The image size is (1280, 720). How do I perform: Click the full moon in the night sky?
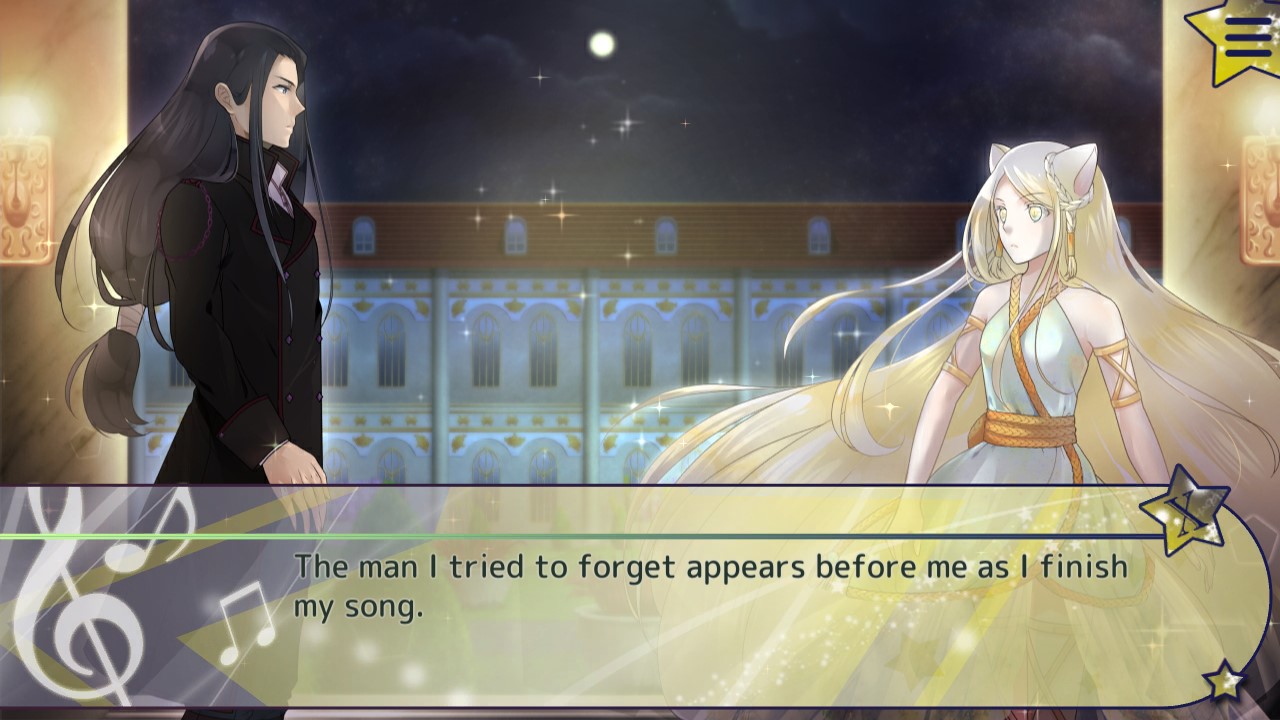[x=603, y=42]
